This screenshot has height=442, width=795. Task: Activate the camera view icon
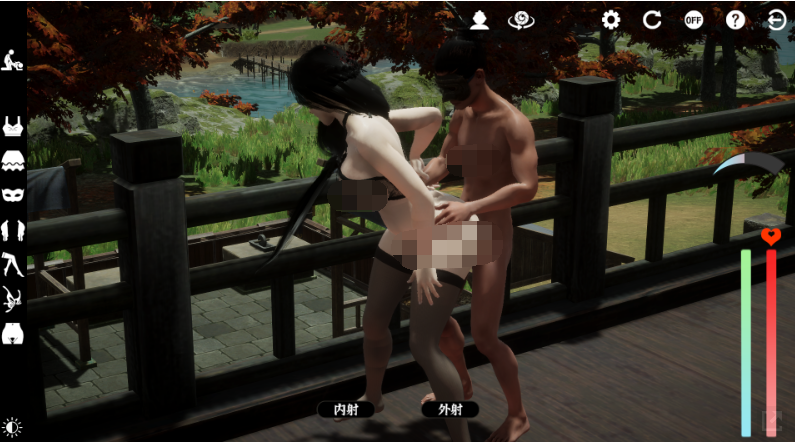click(520, 20)
